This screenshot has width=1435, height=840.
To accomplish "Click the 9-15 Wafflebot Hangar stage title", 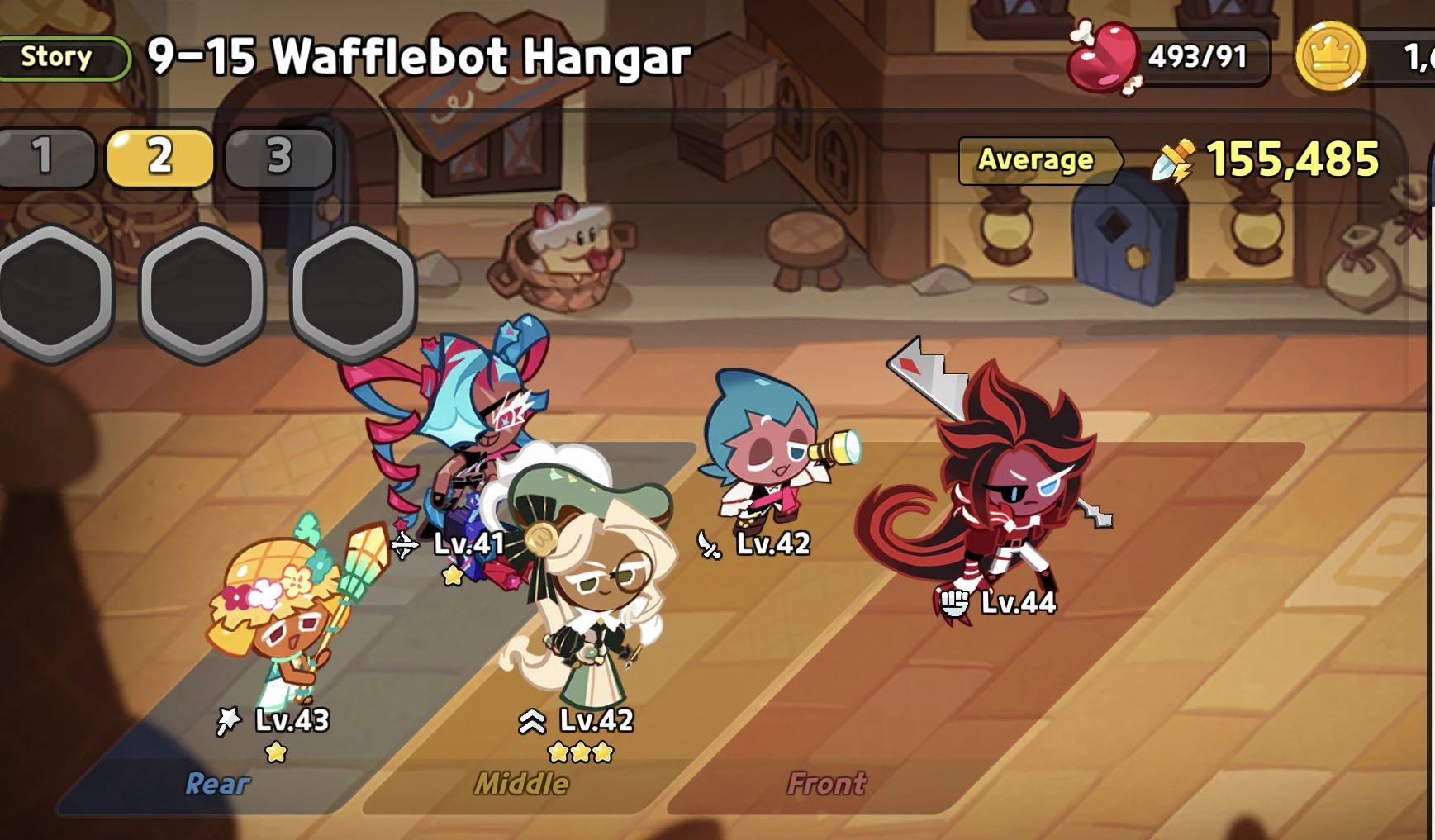I will pyautogui.click(x=417, y=56).
